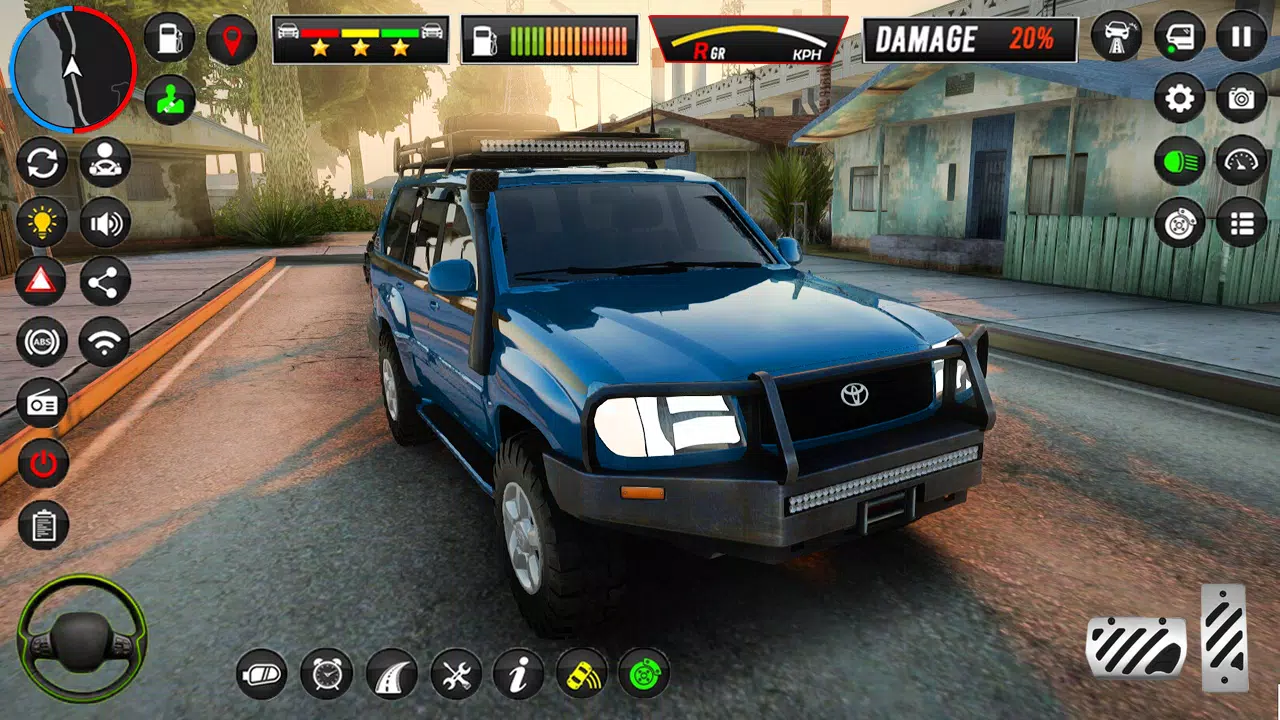Activate the hazard warning triangle
Viewport: 1280px width, 720px height.
(x=42, y=283)
